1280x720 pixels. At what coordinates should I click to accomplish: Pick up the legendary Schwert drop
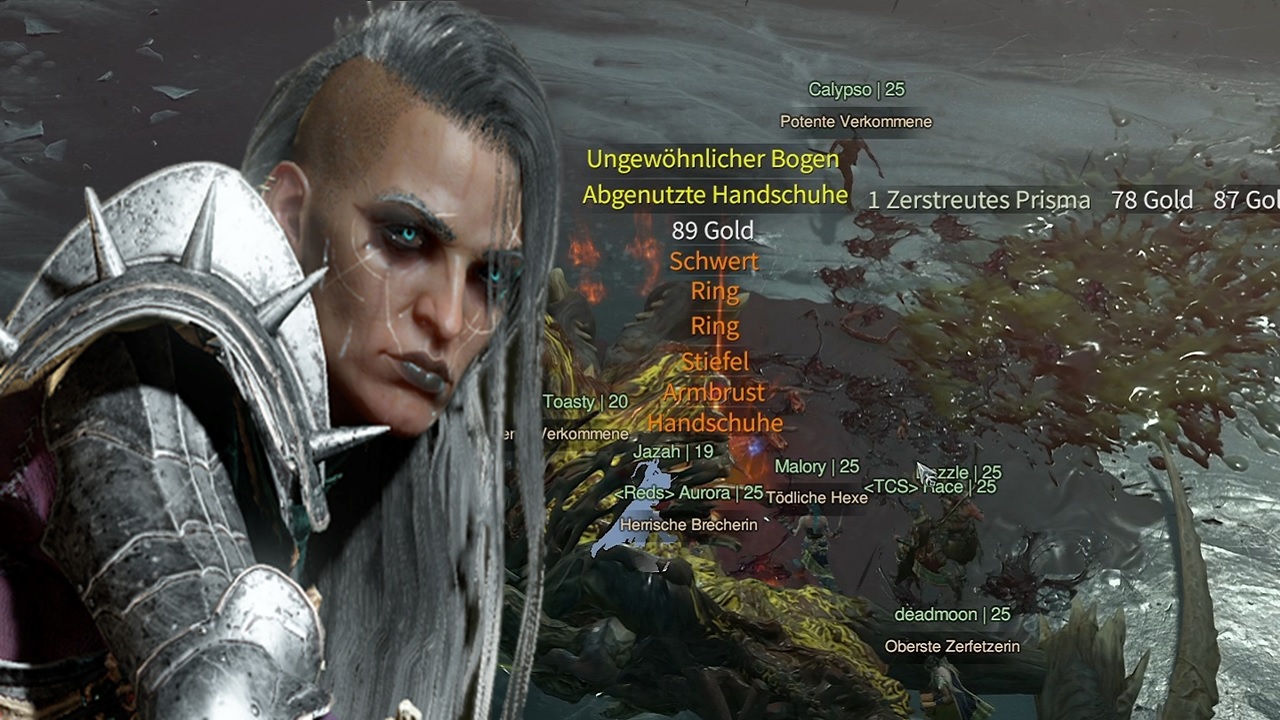[712, 261]
